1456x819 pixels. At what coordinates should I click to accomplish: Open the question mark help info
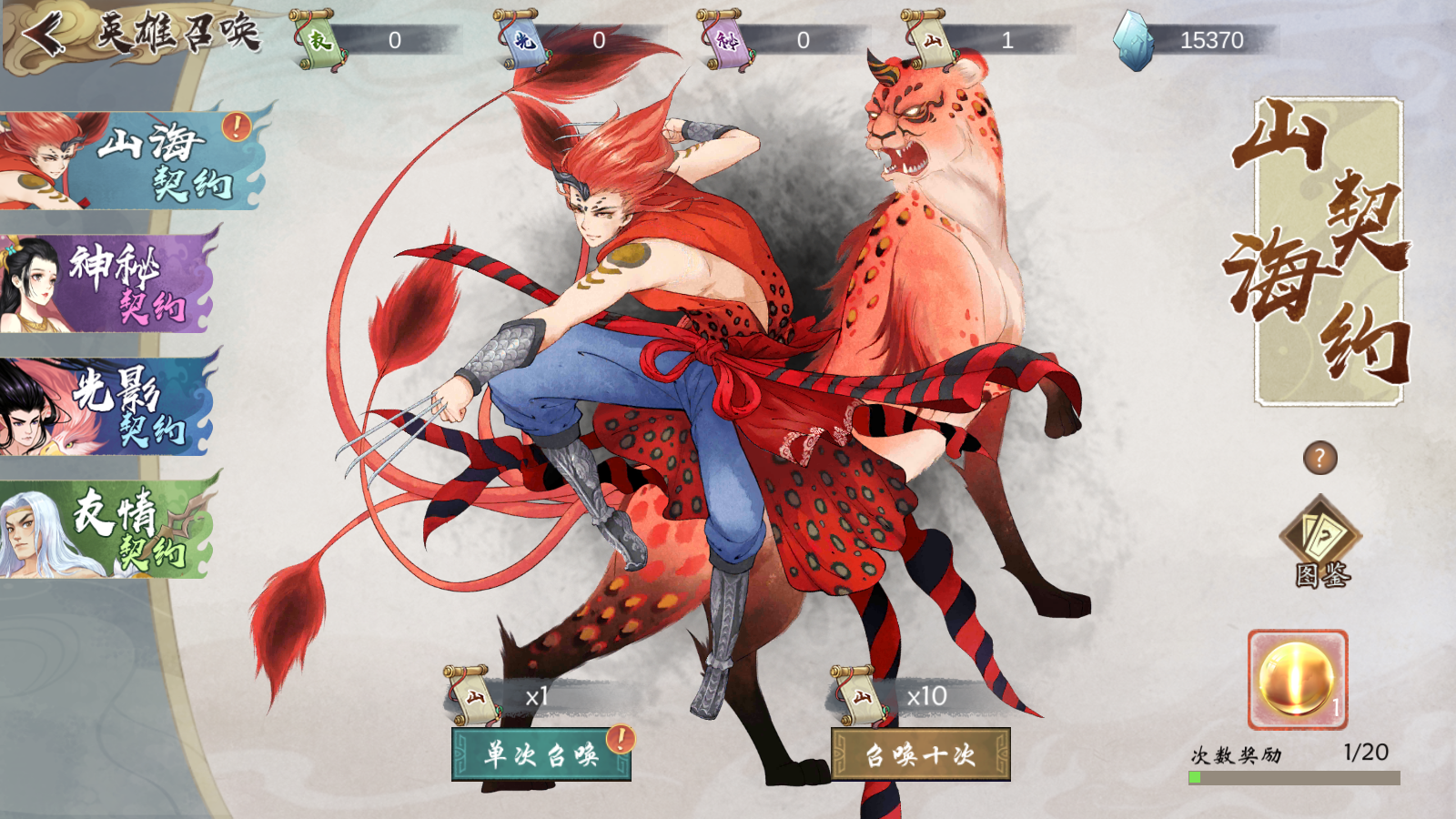(1319, 458)
